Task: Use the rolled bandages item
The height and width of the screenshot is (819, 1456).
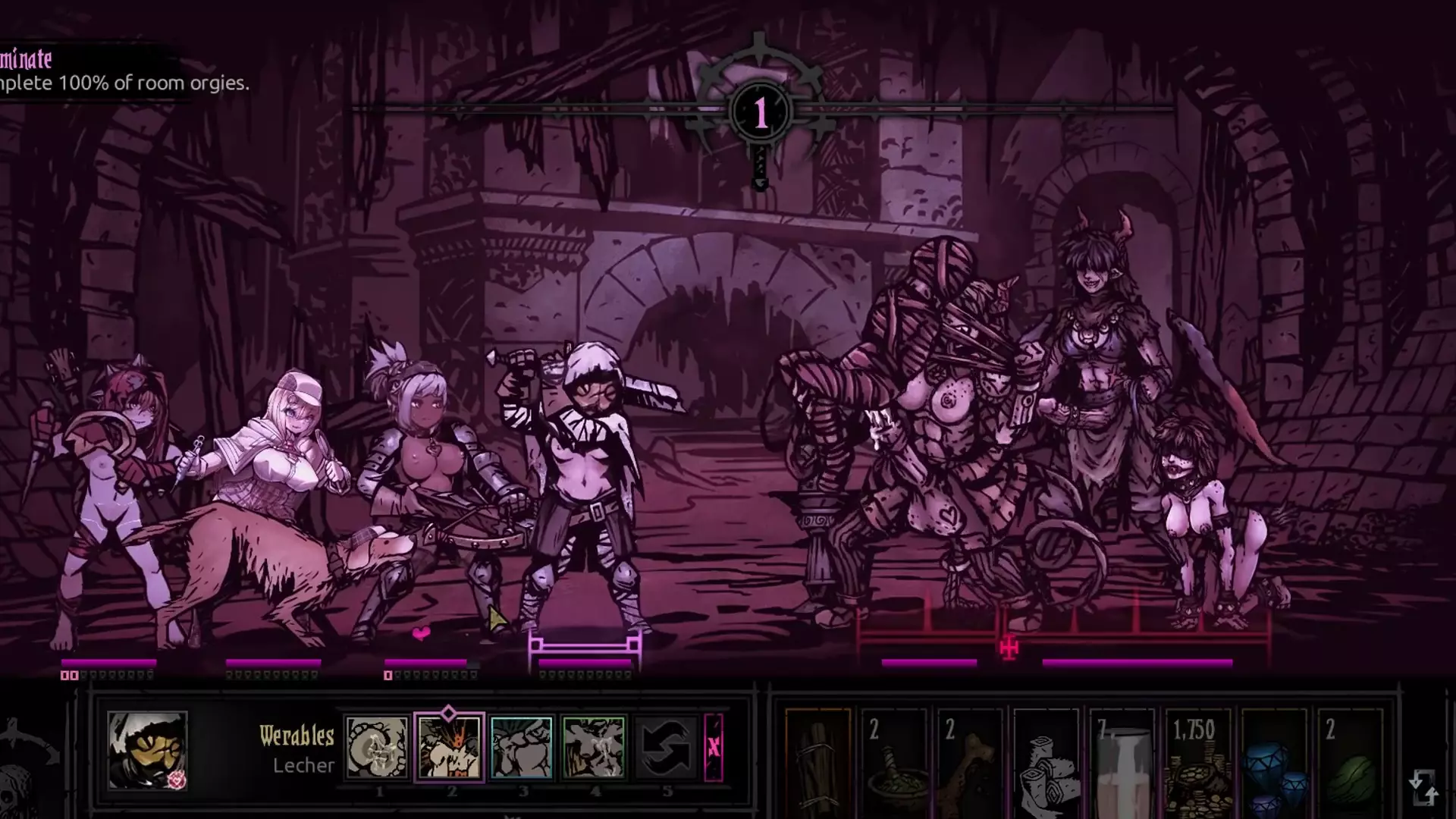Action: [1046, 762]
